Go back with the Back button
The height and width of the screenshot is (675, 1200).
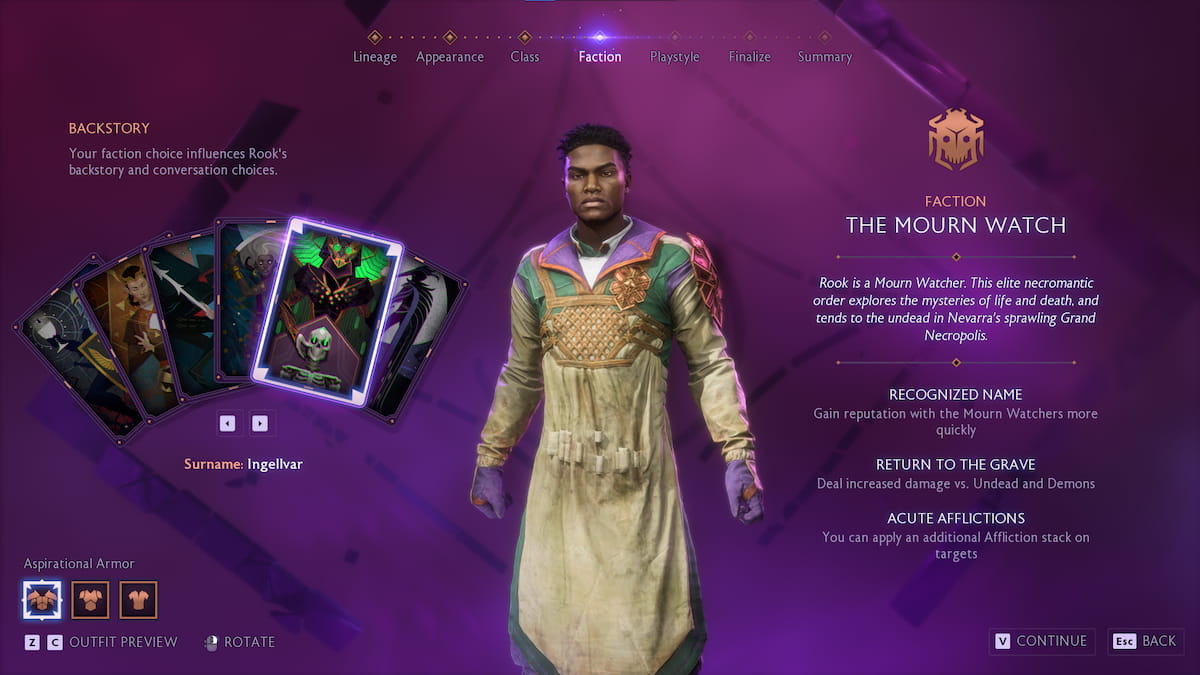(x=1146, y=641)
